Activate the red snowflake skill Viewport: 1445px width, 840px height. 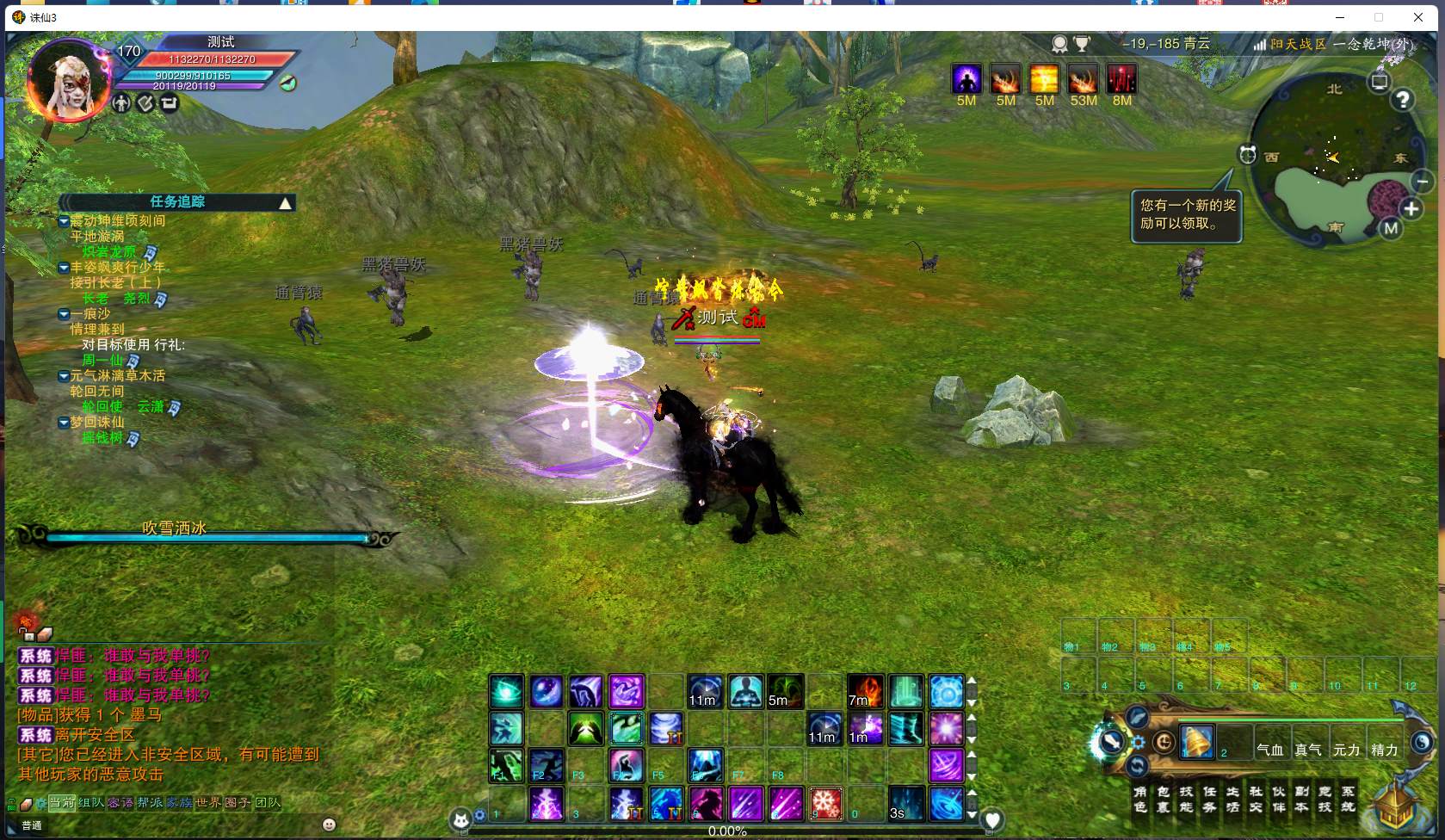825,803
